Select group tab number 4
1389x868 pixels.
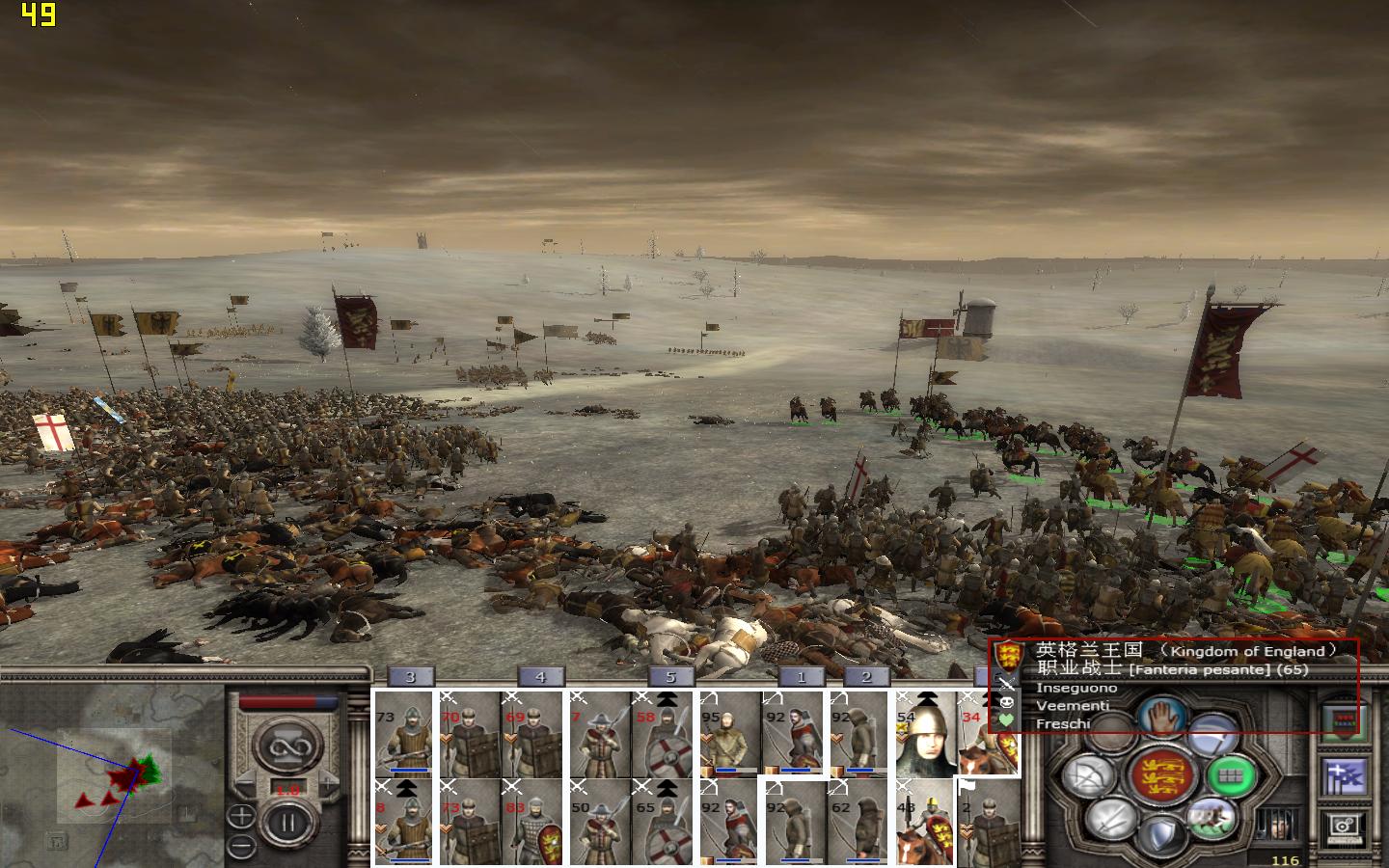pos(540,677)
